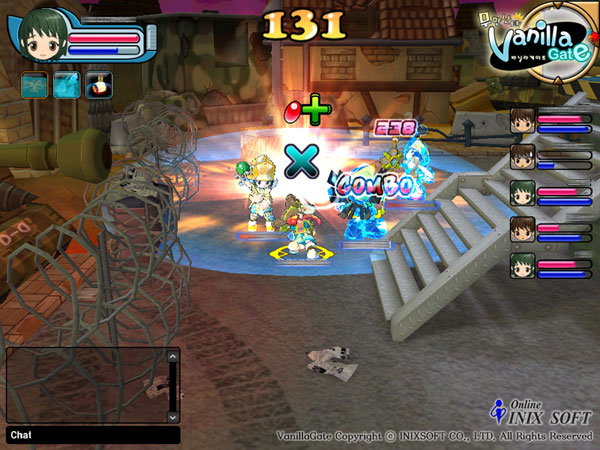The image size is (600, 450).
Task: Click the green-haired player portrait
Action: pos(41,35)
